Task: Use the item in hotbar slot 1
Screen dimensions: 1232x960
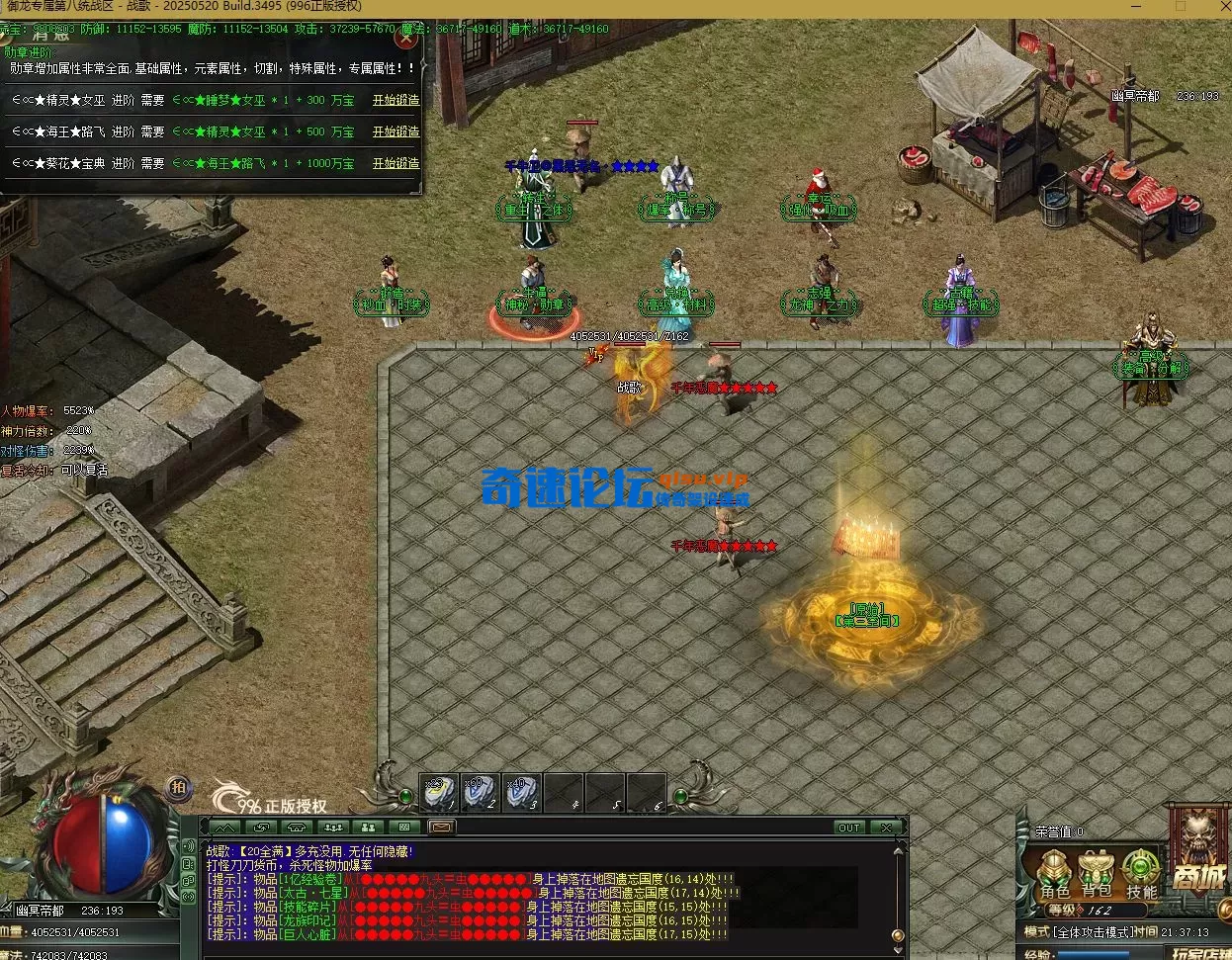Action: click(x=439, y=792)
